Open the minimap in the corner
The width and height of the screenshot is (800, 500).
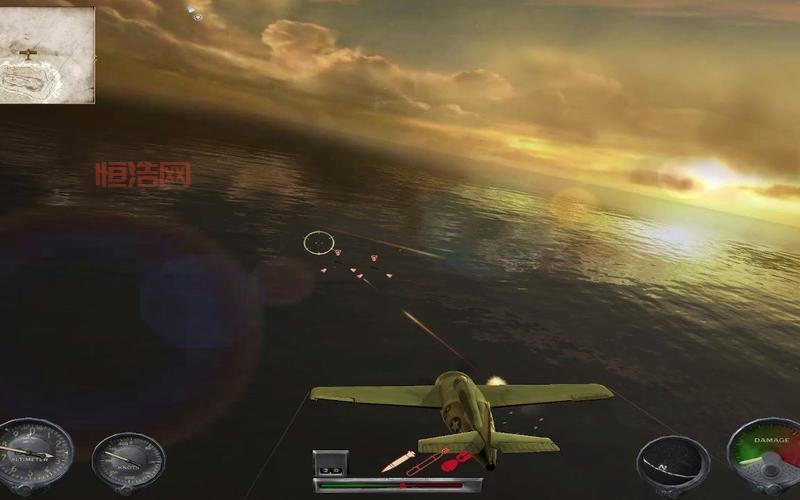tap(47, 55)
